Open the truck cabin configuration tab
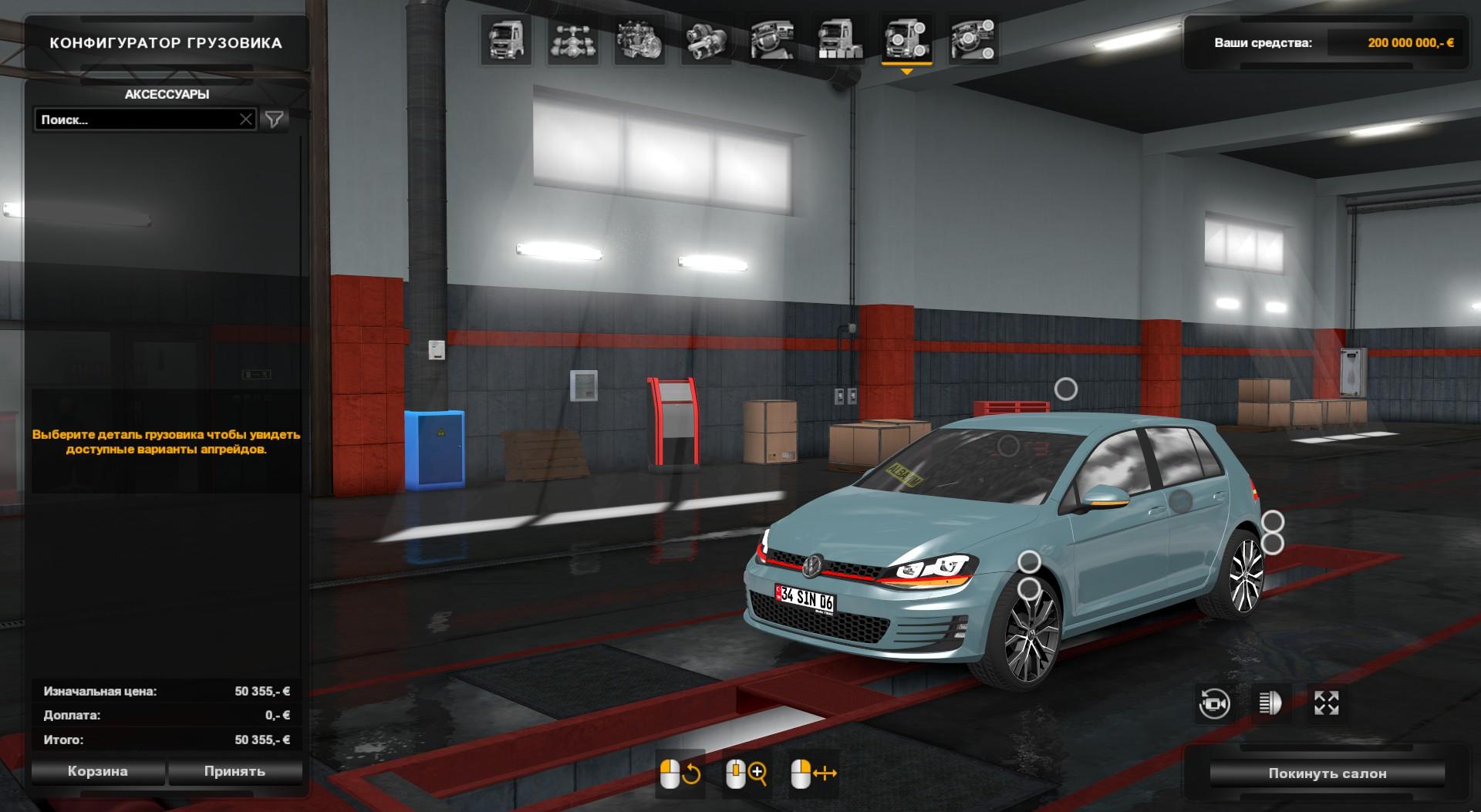This screenshot has width=1481, height=812. 506,40
